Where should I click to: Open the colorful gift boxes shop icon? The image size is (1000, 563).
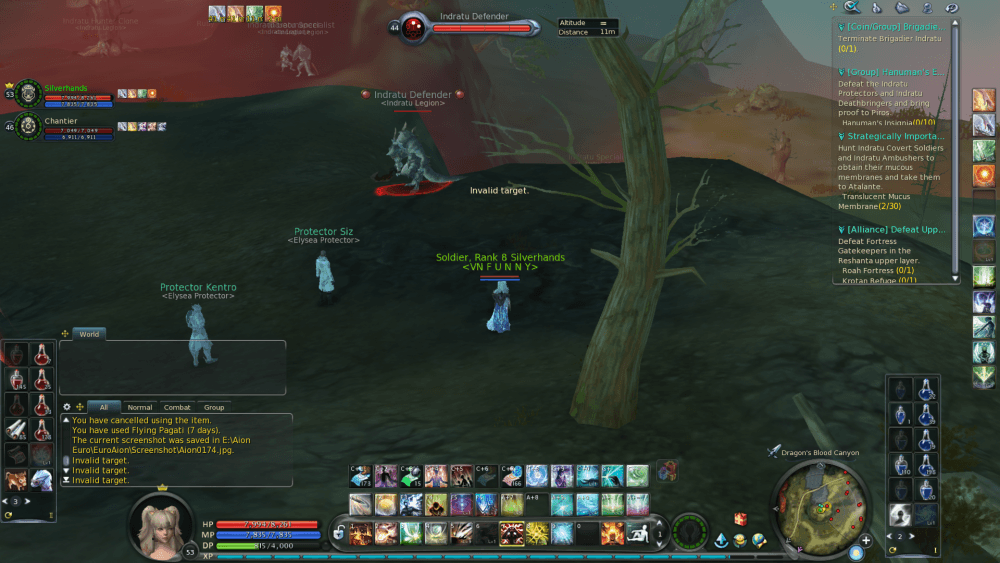click(x=666, y=470)
